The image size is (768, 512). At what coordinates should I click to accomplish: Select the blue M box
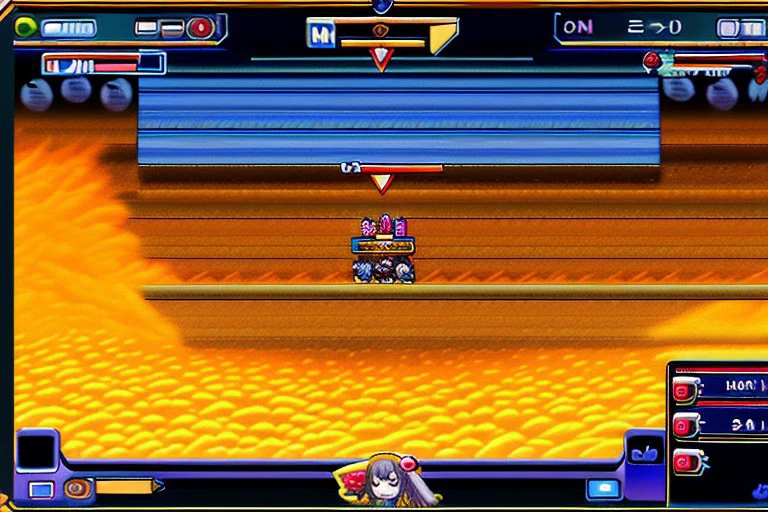tap(321, 36)
